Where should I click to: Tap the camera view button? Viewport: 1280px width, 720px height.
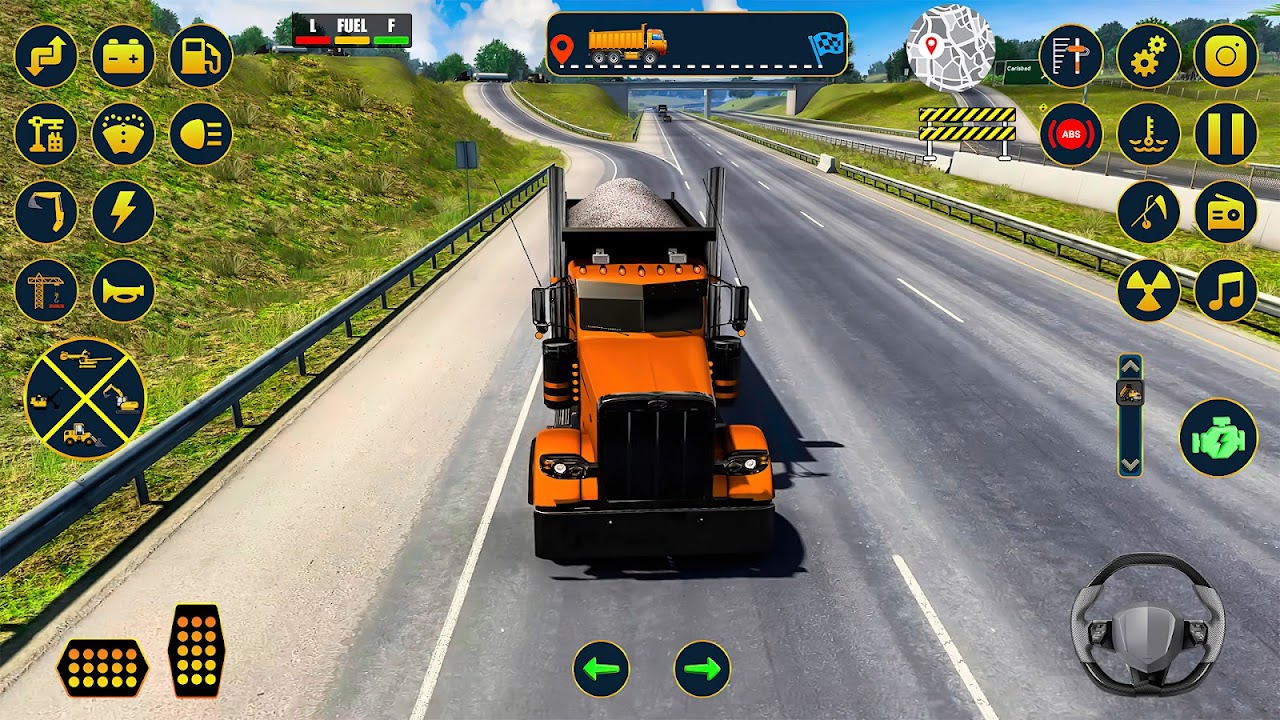point(1226,56)
